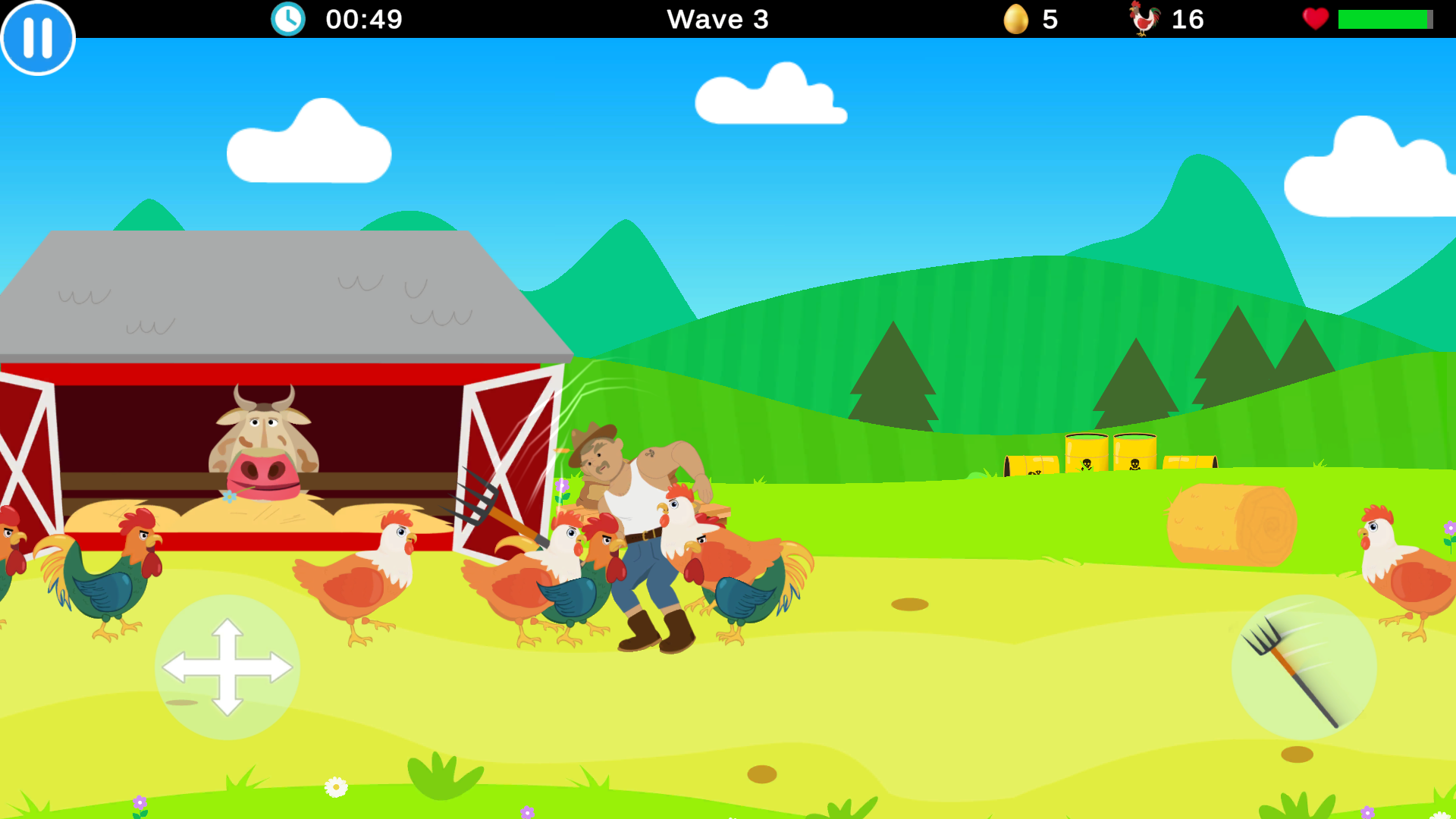This screenshot has width=1456, height=819.
Task: Click the chicken count showing 16
Action: (x=1187, y=19)
